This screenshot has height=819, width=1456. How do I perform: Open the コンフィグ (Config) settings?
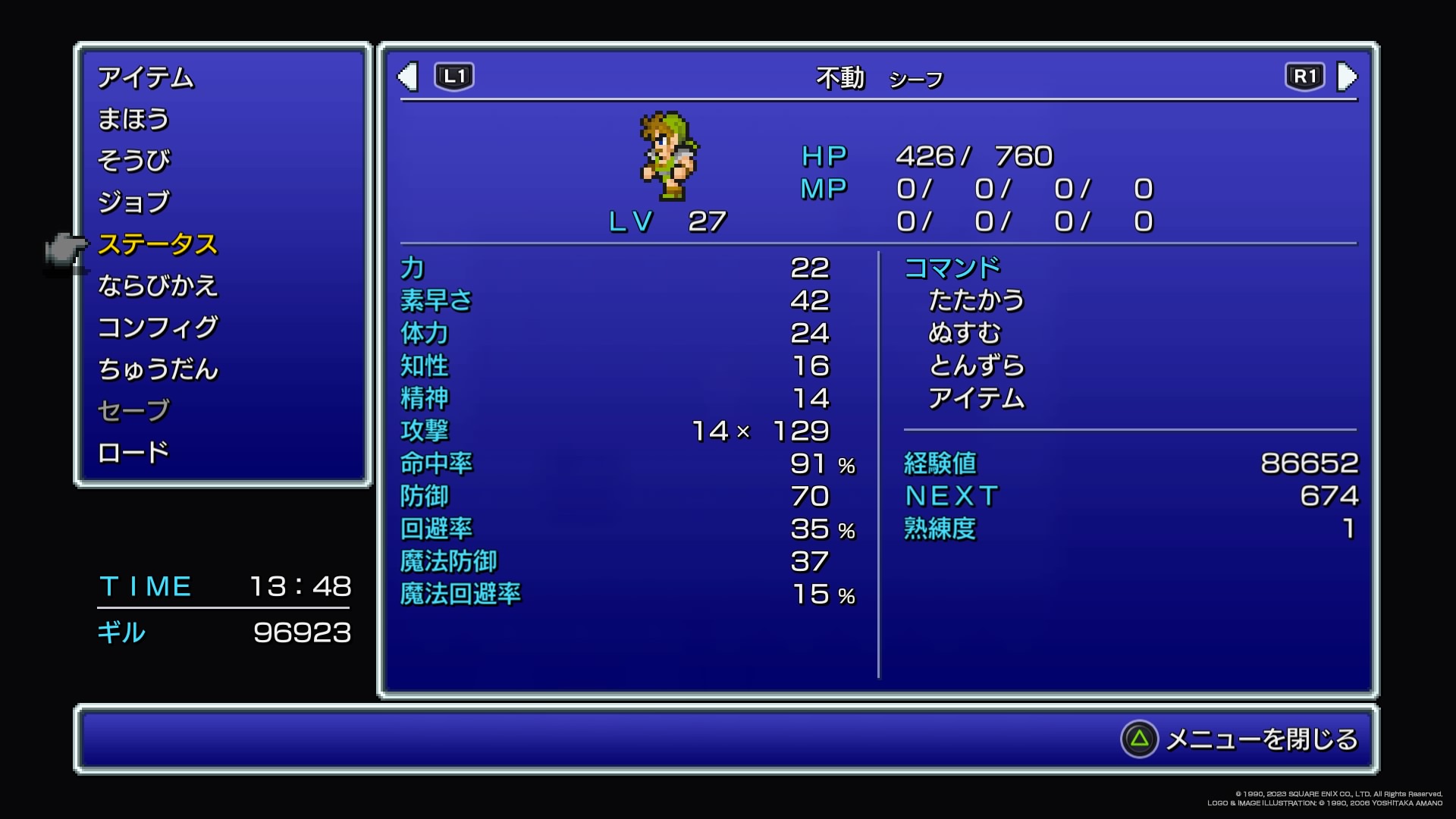(158, 328)
